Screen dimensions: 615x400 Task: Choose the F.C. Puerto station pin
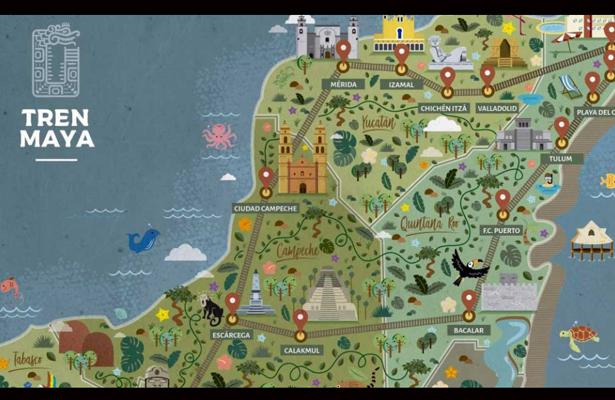(x=503, y=200)
